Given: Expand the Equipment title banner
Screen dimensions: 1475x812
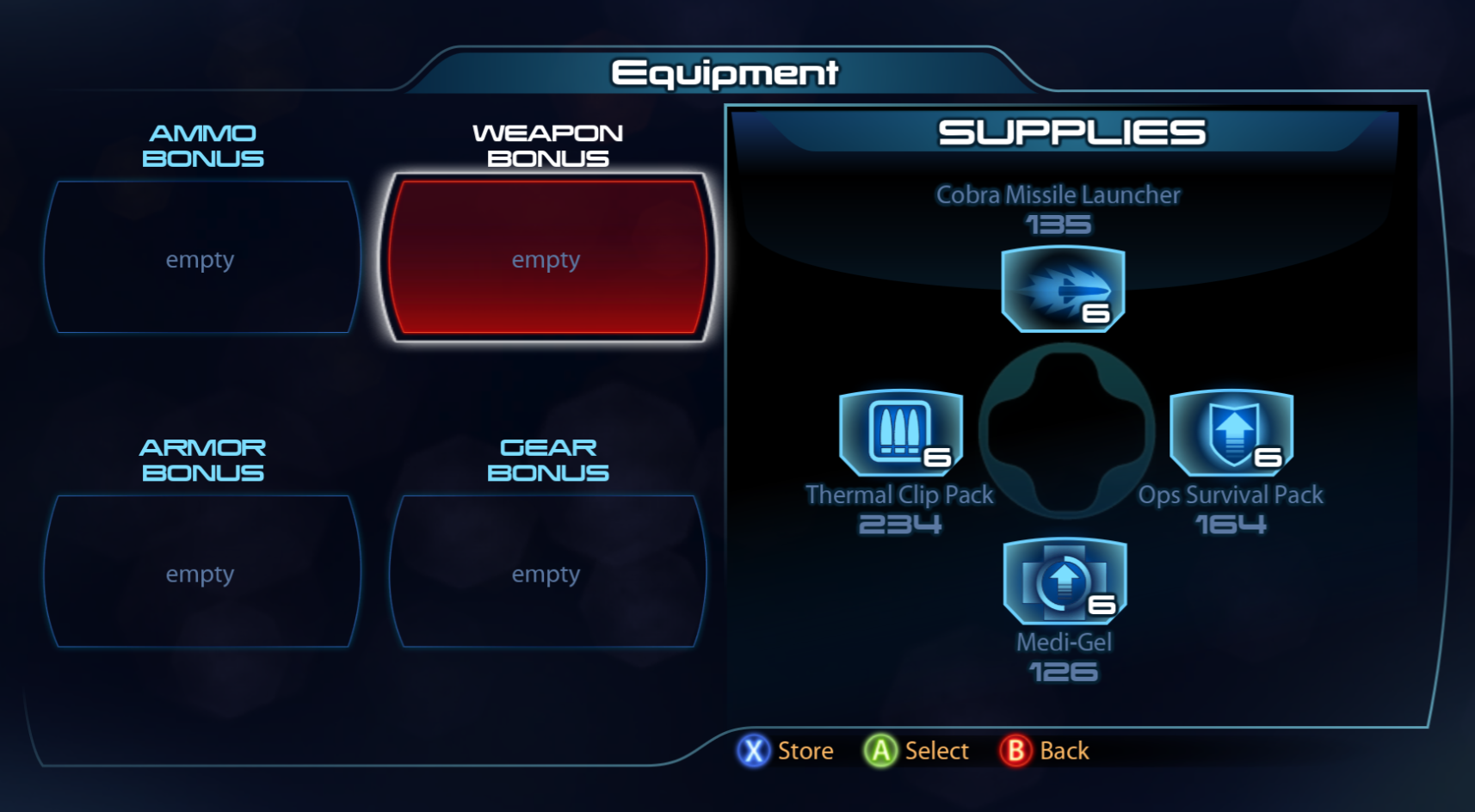Looking at the screenshot, I should [x=723, y=71].
